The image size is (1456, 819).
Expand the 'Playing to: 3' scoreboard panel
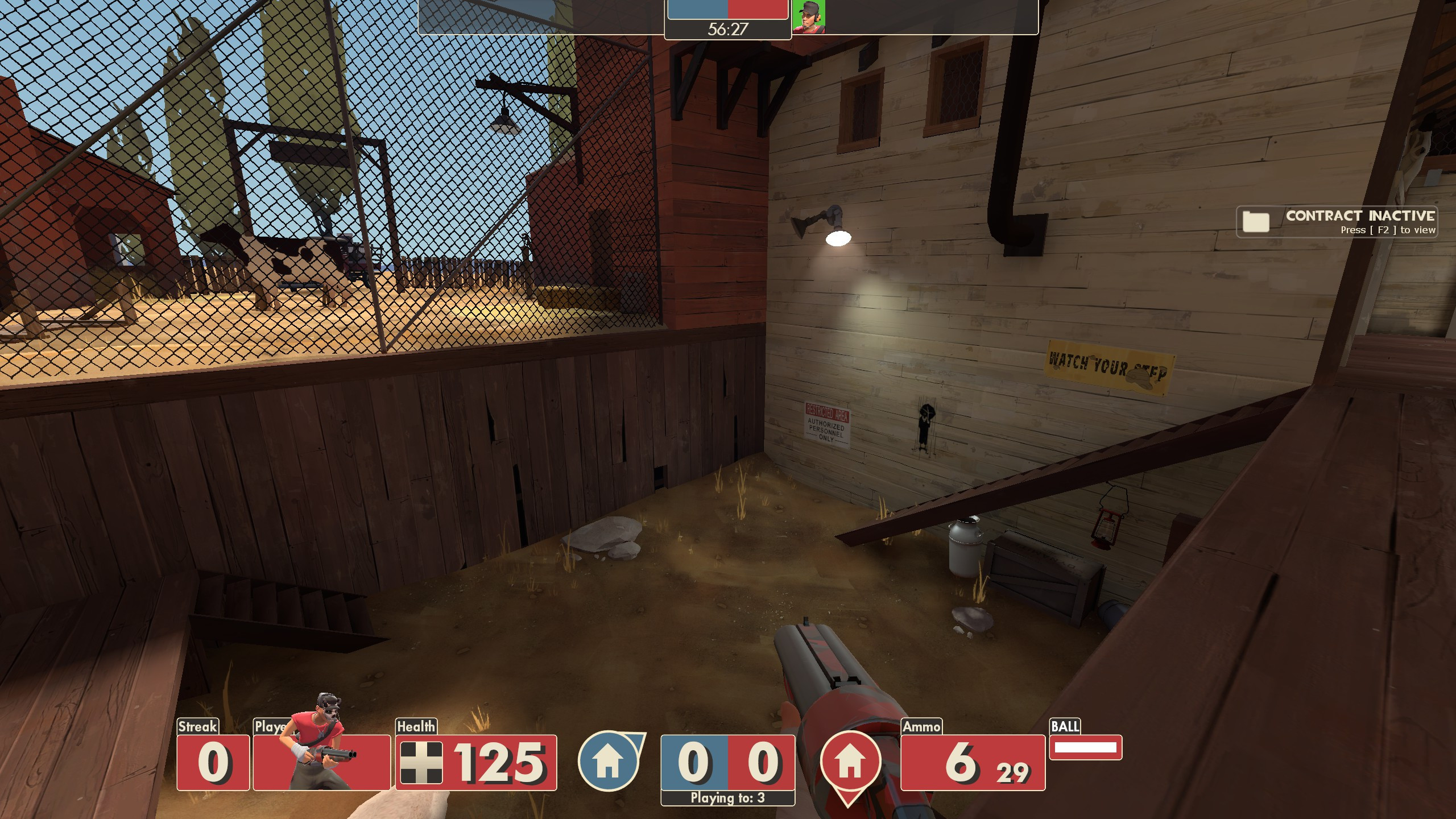pyautogui.click(x=728, y=798)
